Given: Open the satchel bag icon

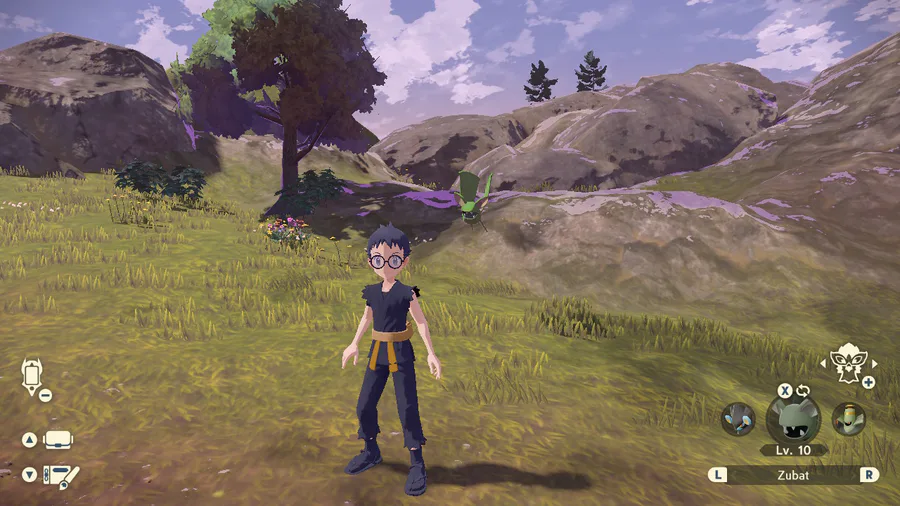Looking at the screenshot, I should tap(58, 440).
